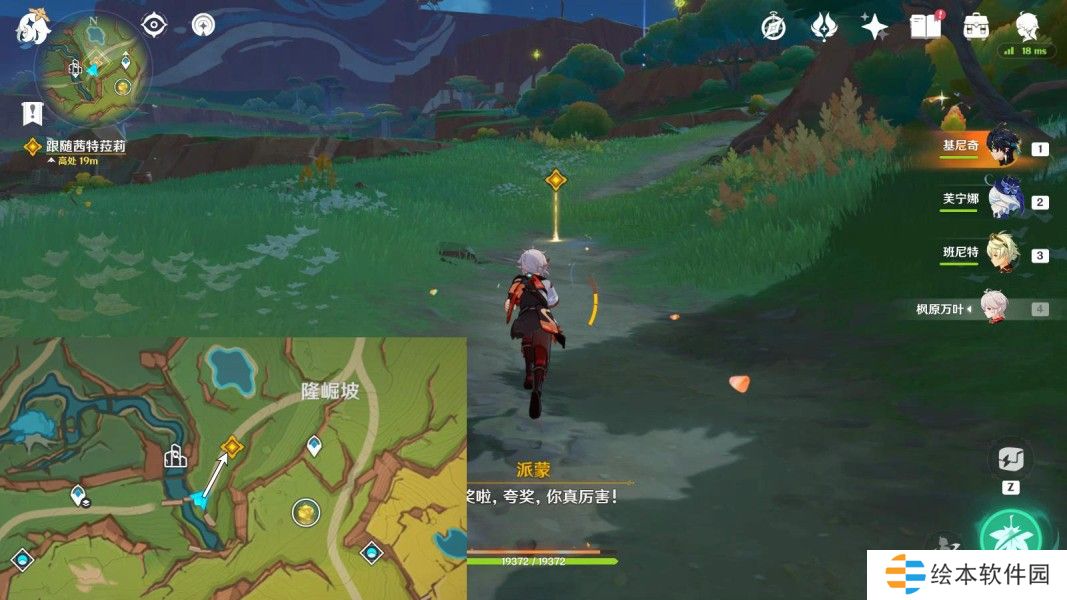This screenshot has height=600, width=1067.
Task: Click the white city marker on the large map
Action: click(x=176, y=458)
